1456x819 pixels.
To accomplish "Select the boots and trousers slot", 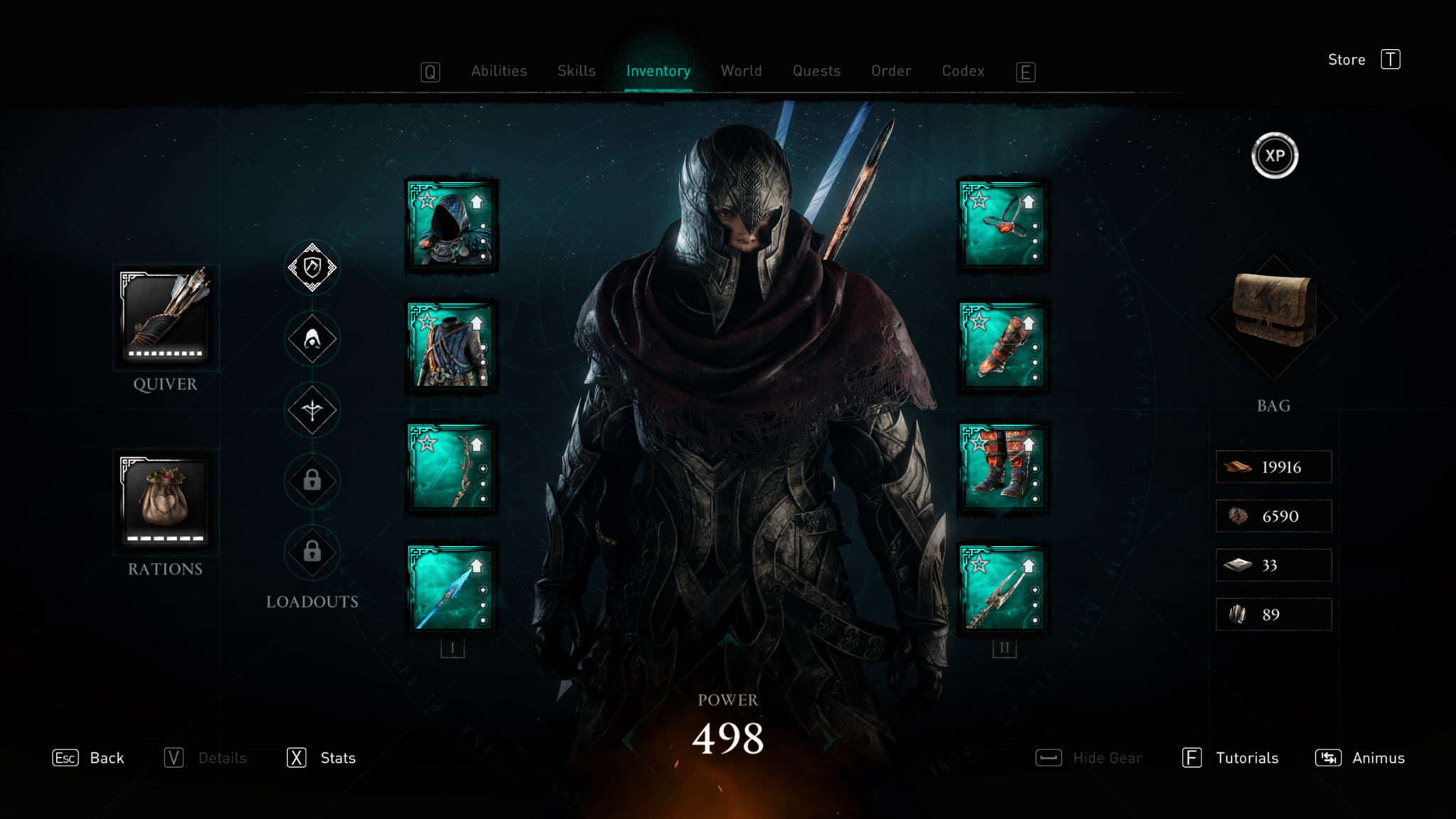I will point(1003,467).
